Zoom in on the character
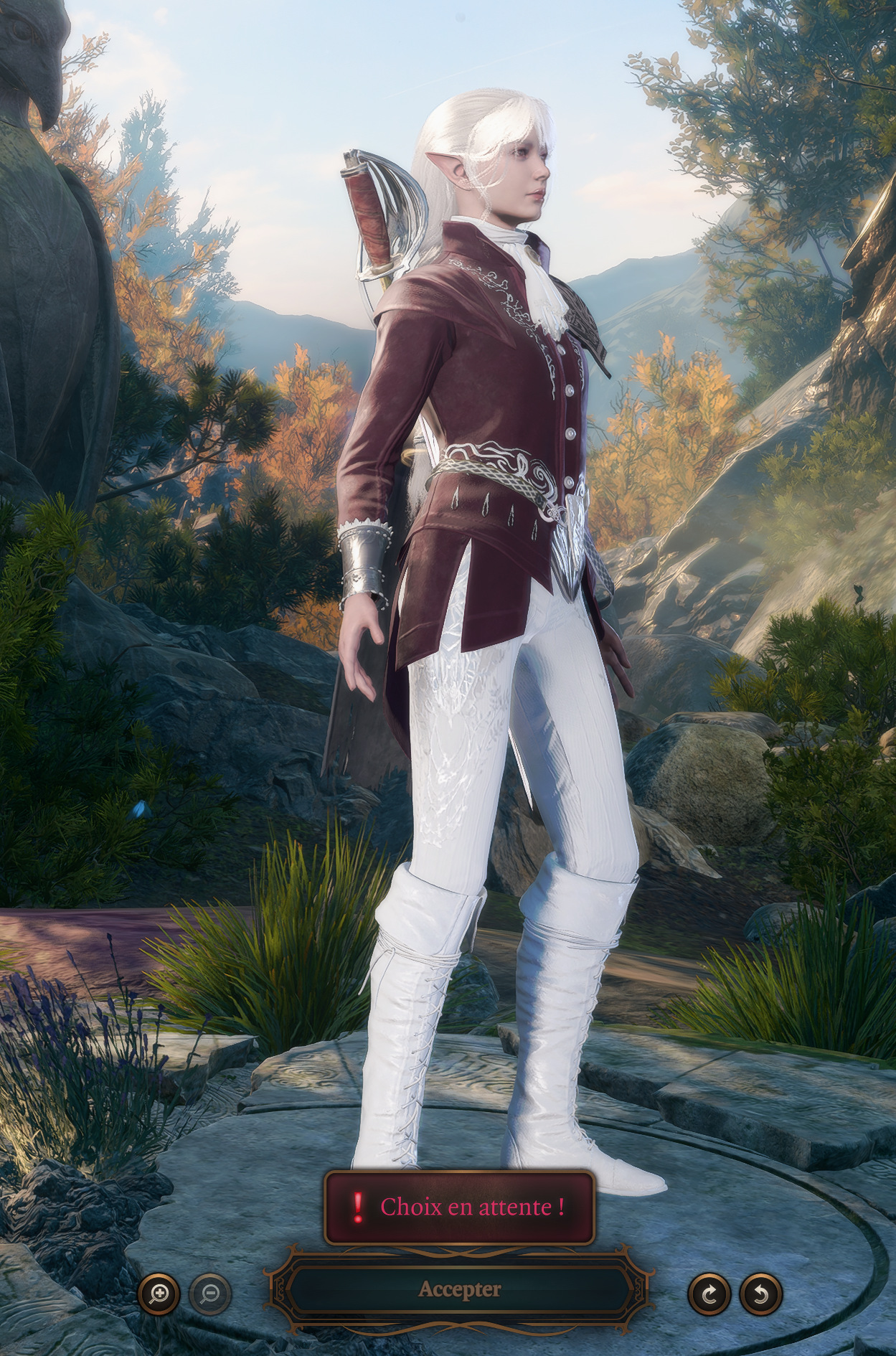896x1356 pixels. pyautogui.click(x=159, y=1294)
